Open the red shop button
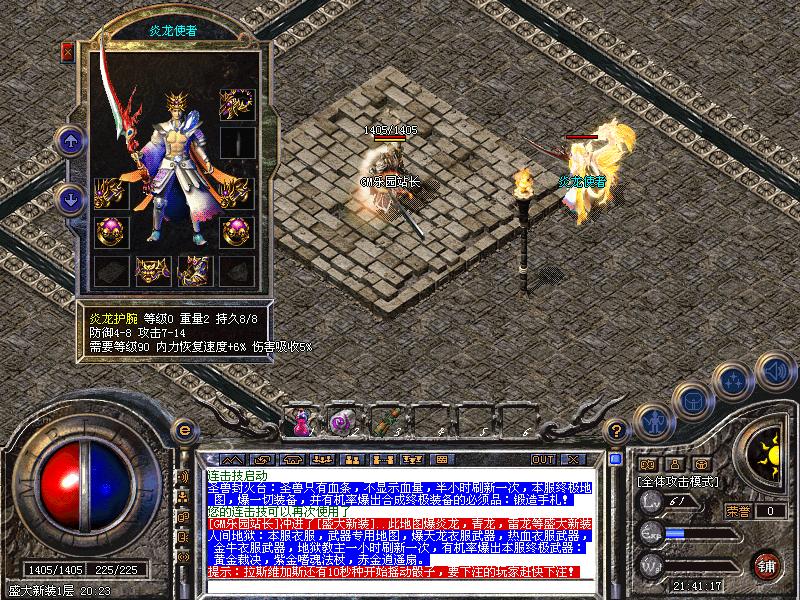The image size is (800, 600). pyautogui.click(x=767, y=564)
